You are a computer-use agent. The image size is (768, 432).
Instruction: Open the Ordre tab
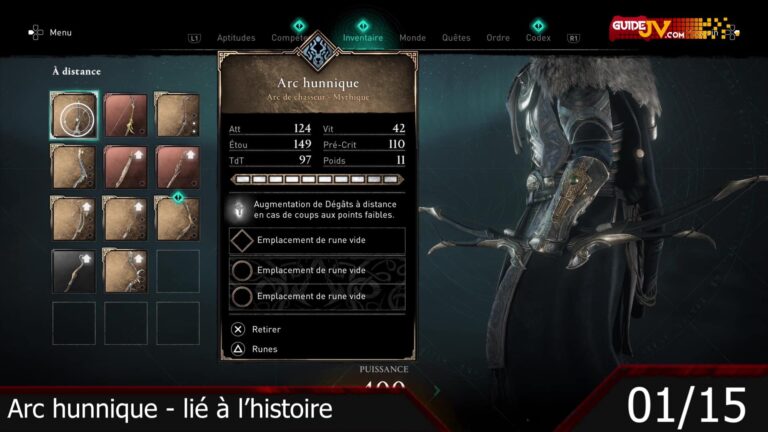point(498,38)
